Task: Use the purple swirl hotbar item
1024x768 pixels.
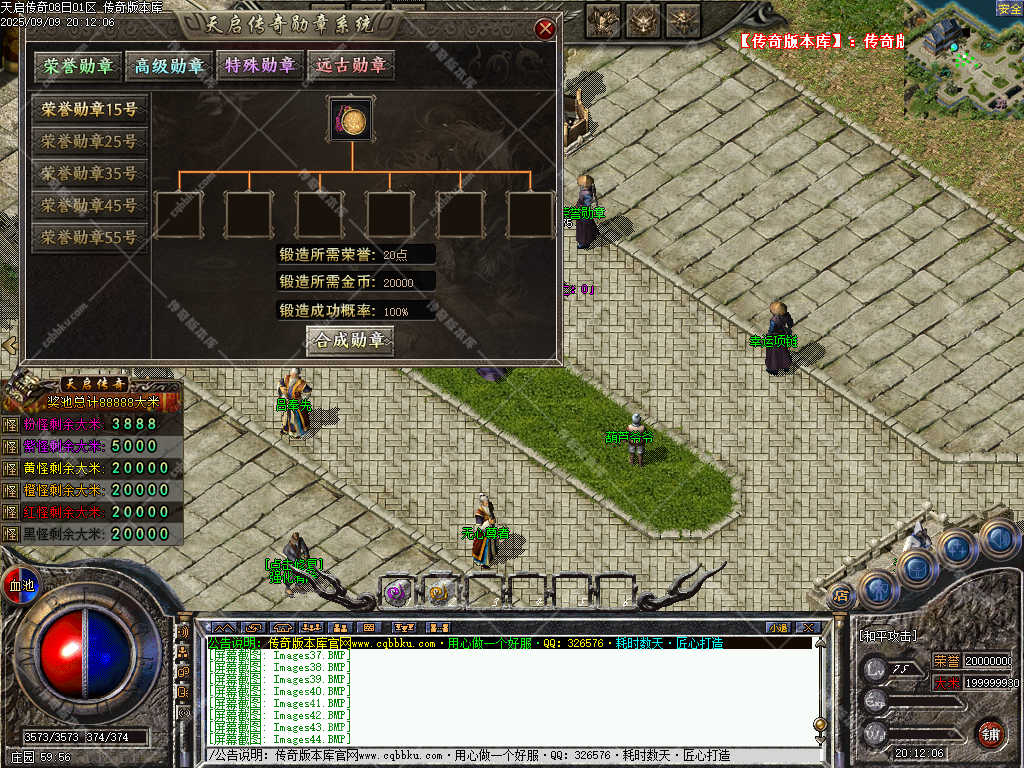Action: [x=397, y=593]
